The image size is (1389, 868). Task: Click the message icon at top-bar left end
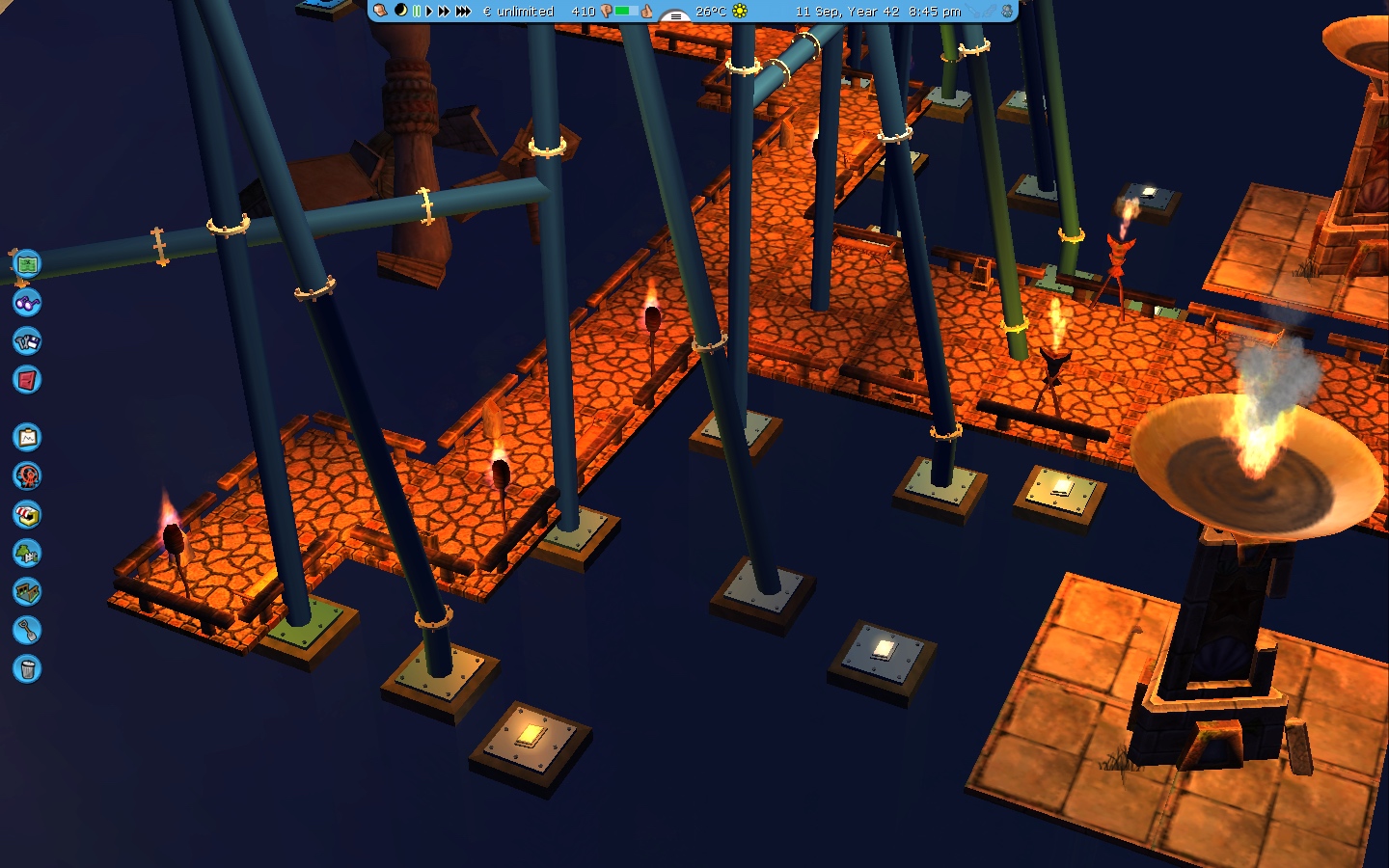(x=381, y=11)
